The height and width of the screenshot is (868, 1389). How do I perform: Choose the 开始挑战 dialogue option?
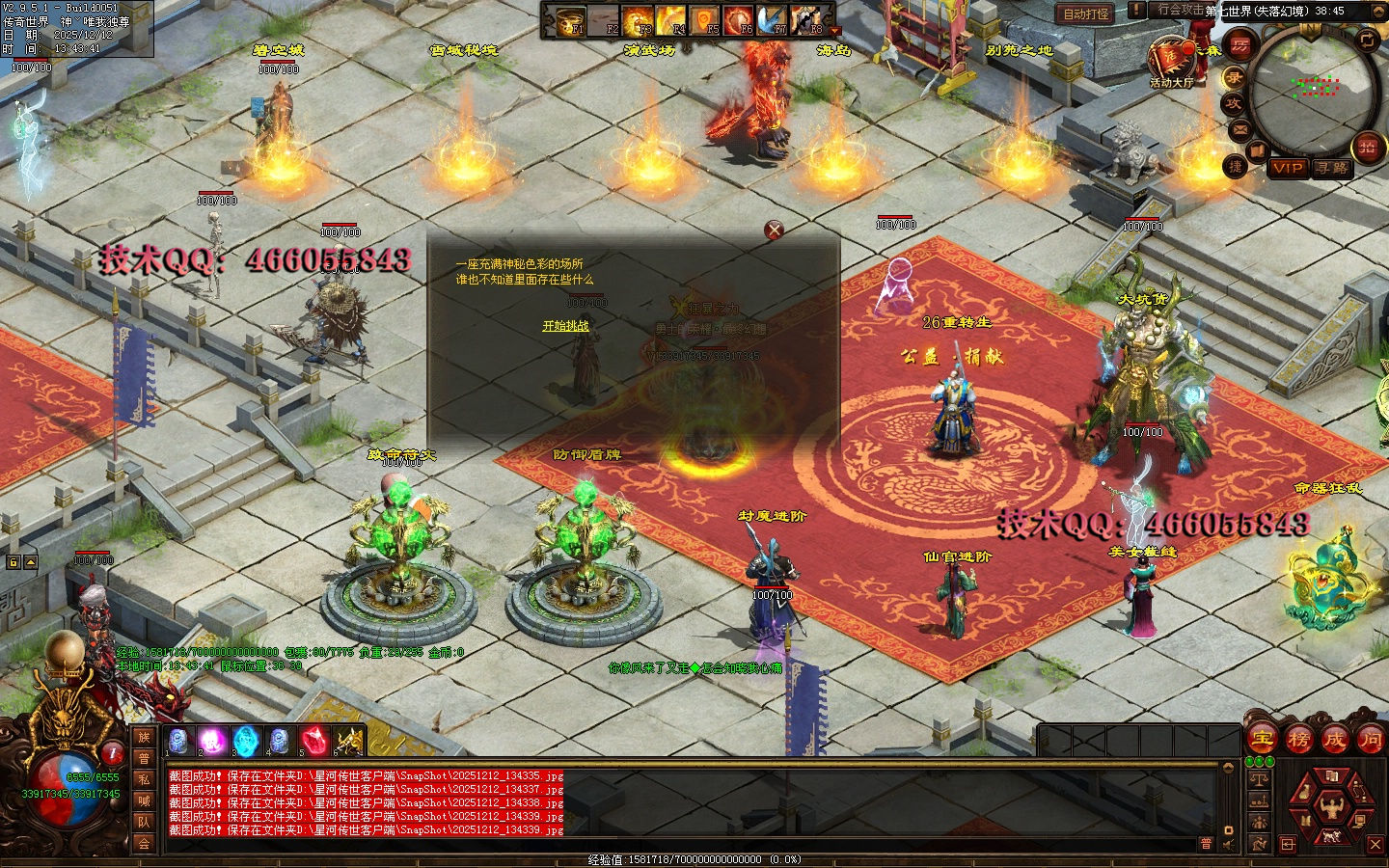(x=565, y=326)
